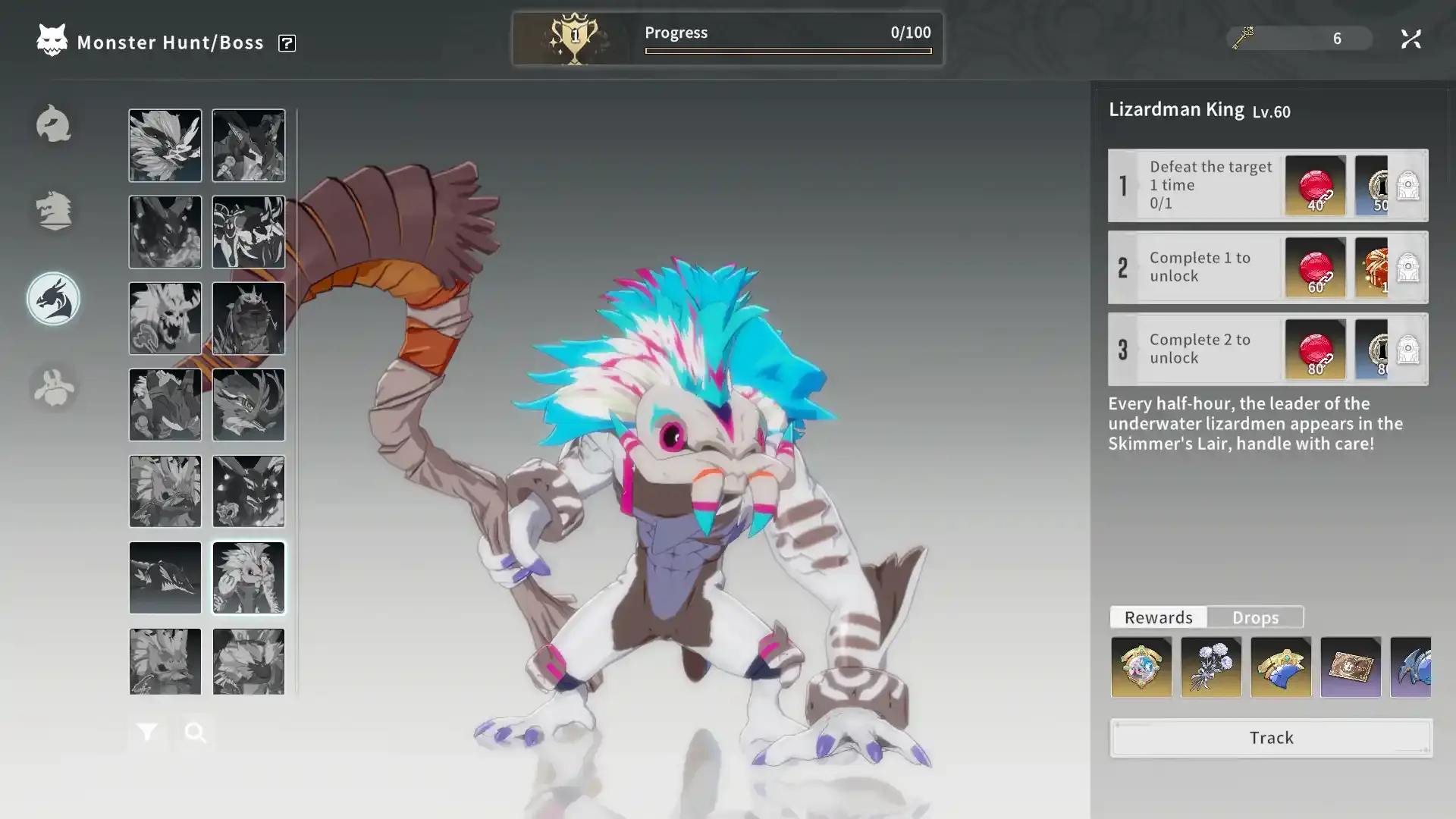Click the golden key currency counter
Viewport: 1456px width, 819px height.
coord(1298,38)
